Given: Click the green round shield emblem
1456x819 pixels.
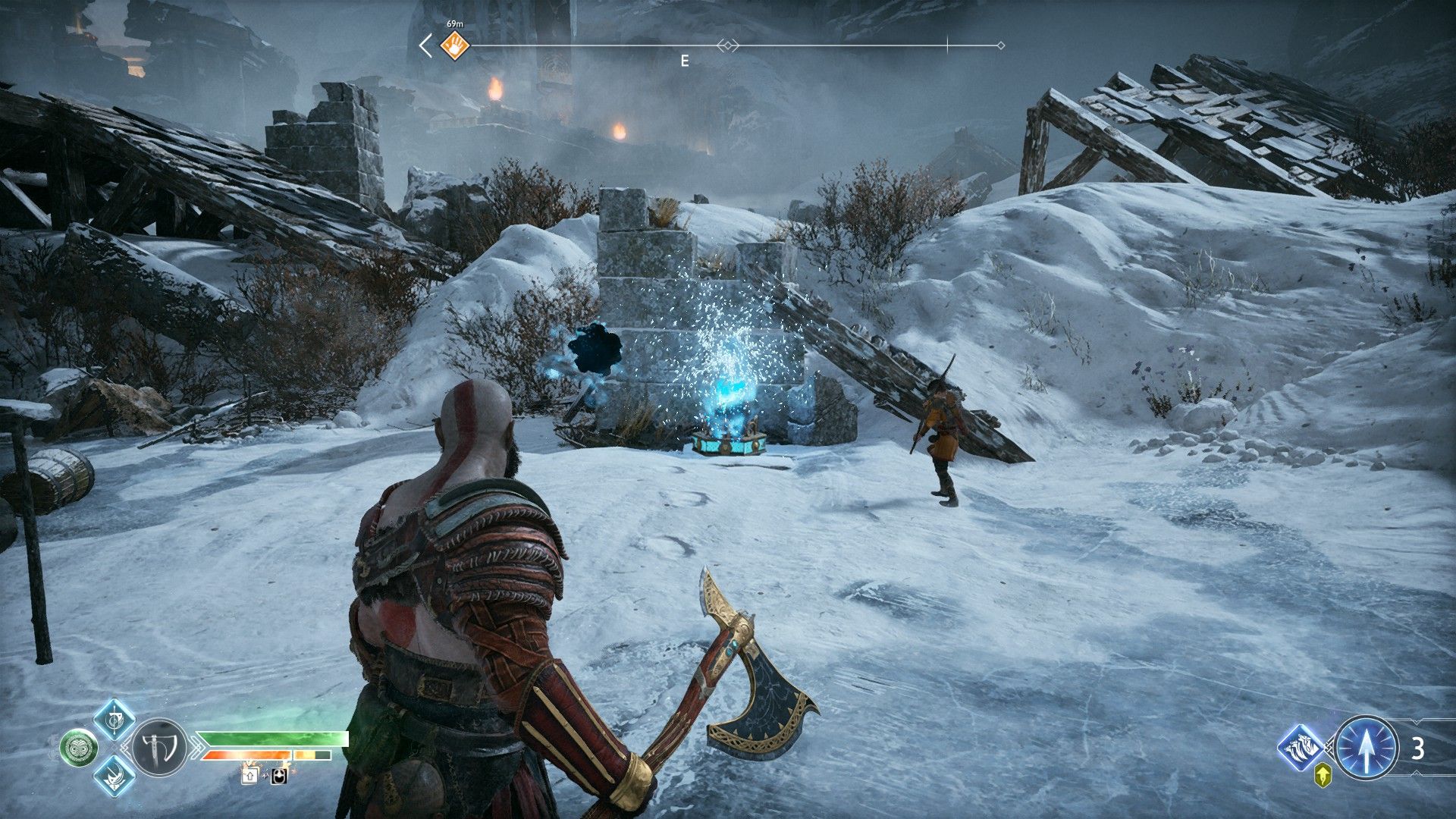Looking at the screenshot, I should tap(78, 747).
